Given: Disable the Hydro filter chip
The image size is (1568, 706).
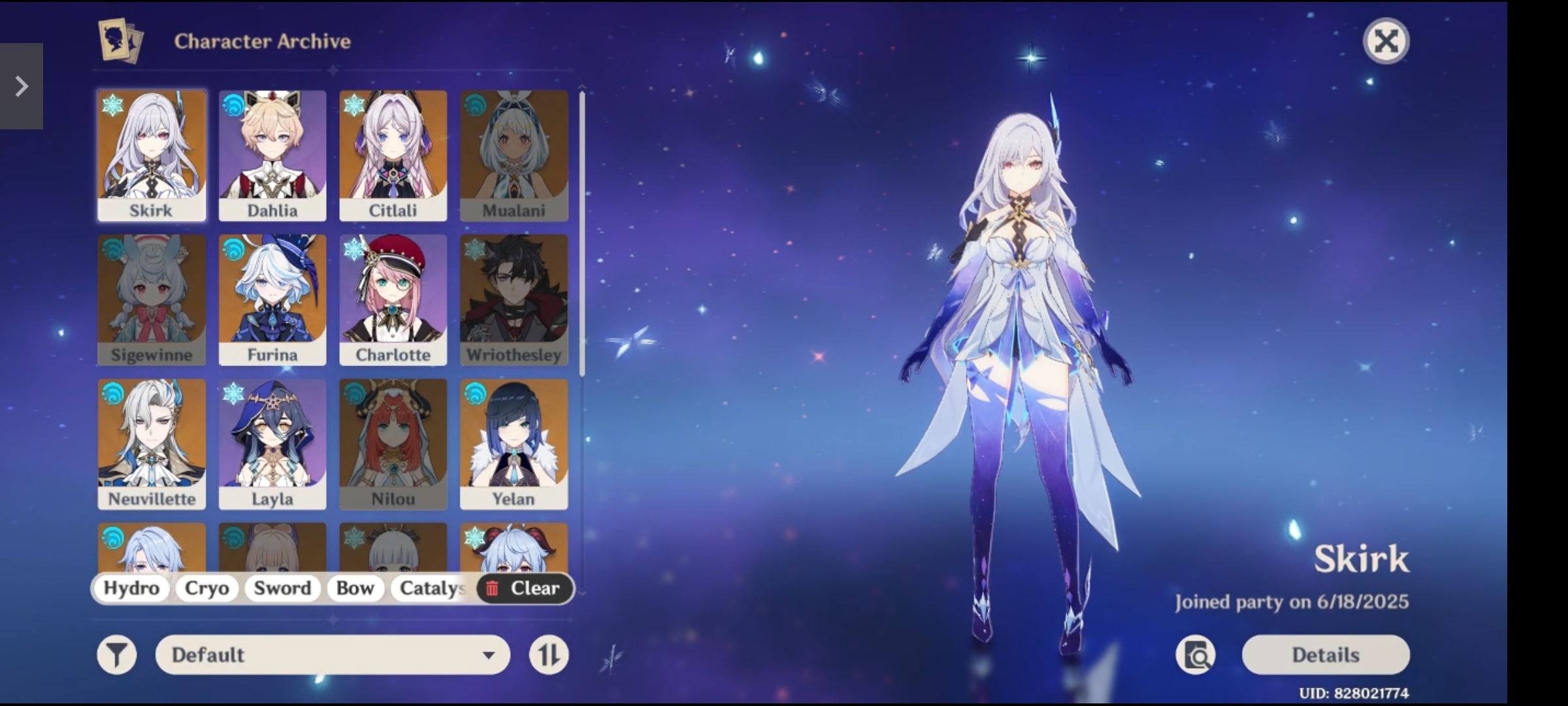Looking at the screenshot, I should click(x=131, y=588).
